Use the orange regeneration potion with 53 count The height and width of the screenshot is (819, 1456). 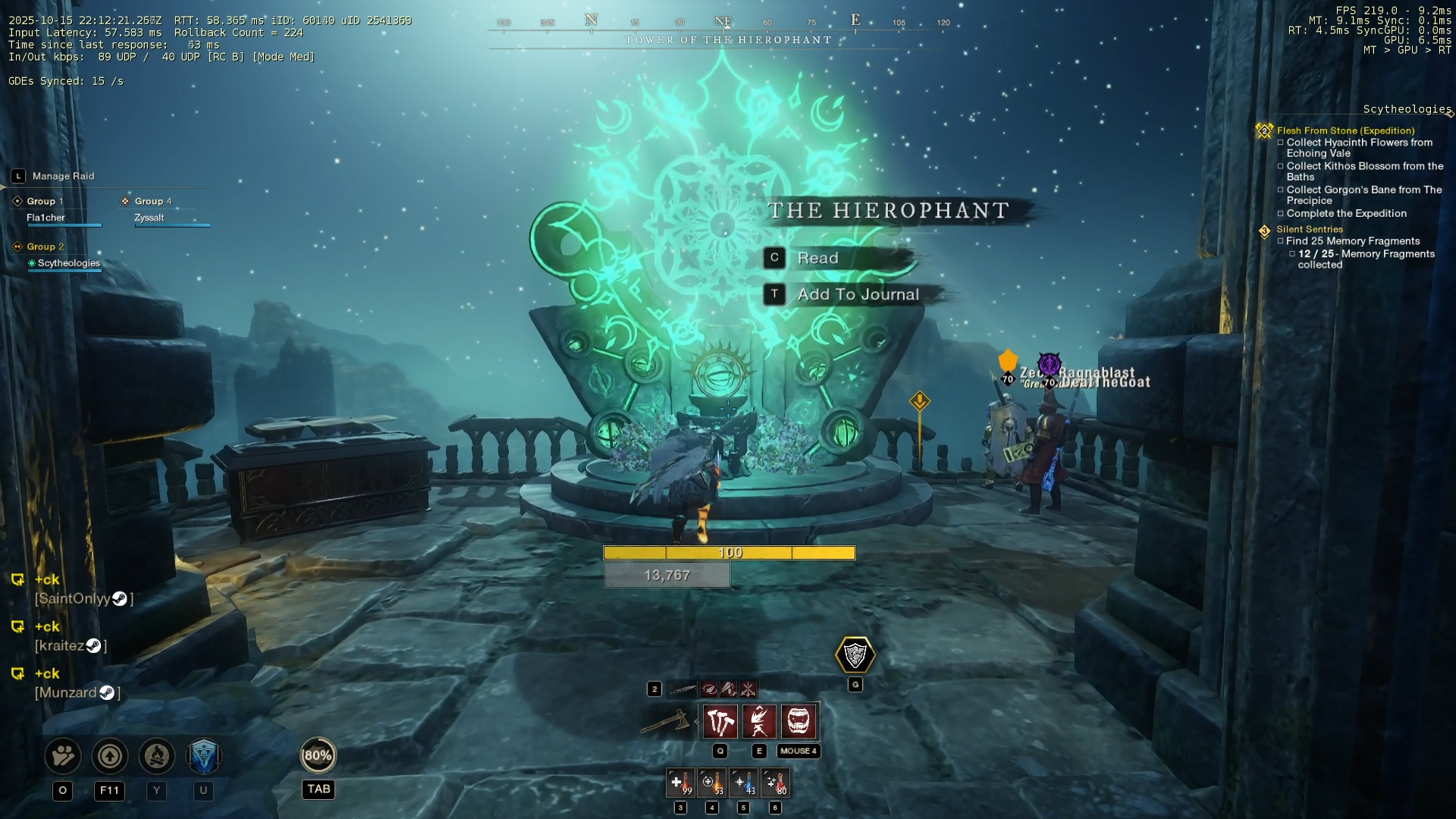click(712, 783)
